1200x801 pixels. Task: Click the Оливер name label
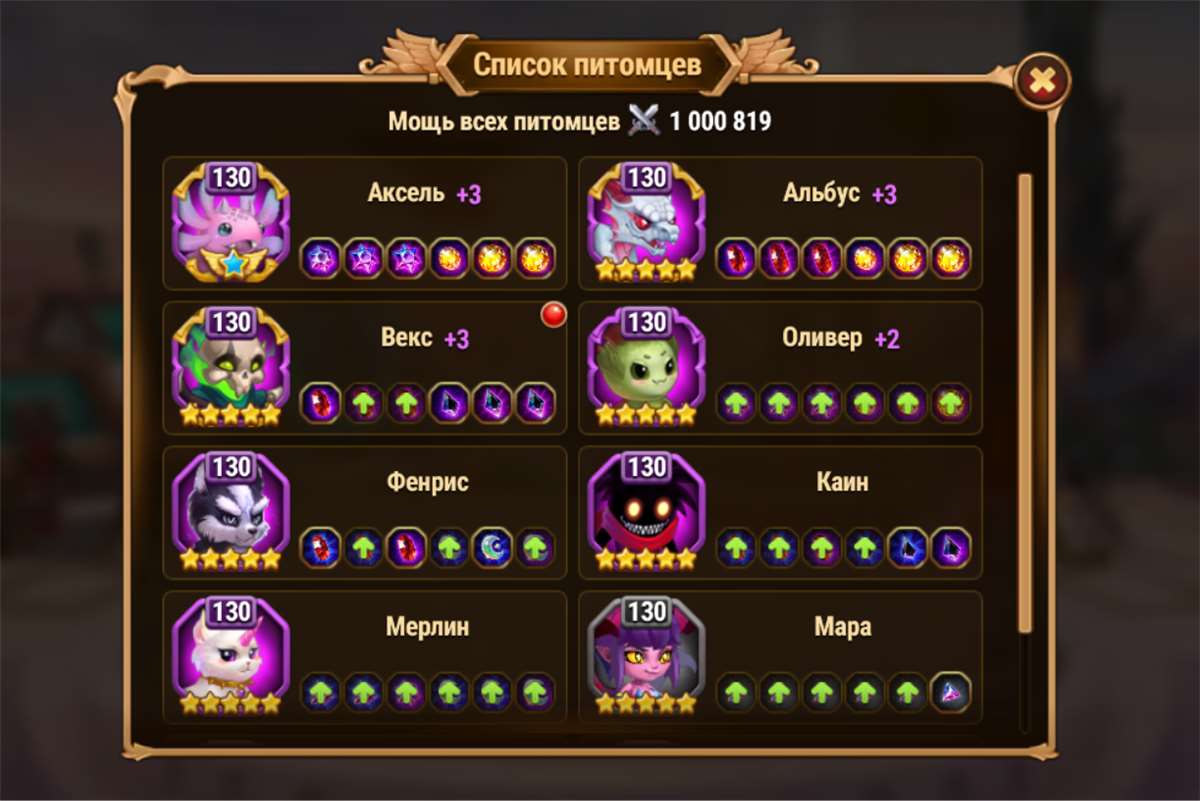click(822, 338)
